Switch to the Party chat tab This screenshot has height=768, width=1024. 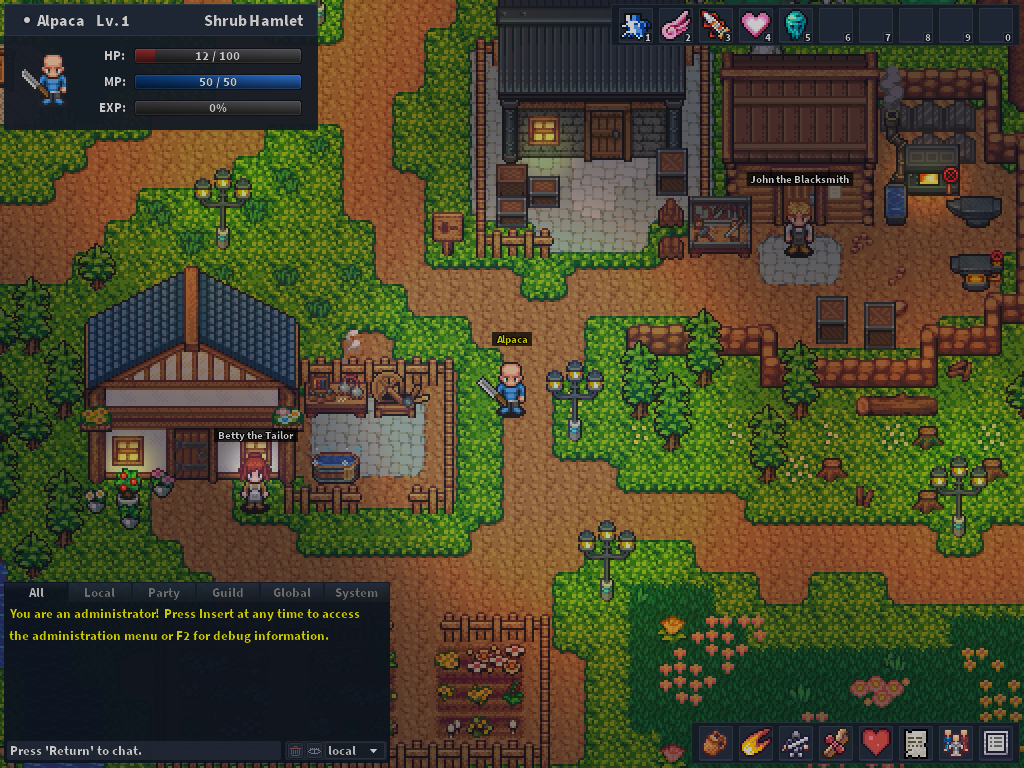[163, 593]
